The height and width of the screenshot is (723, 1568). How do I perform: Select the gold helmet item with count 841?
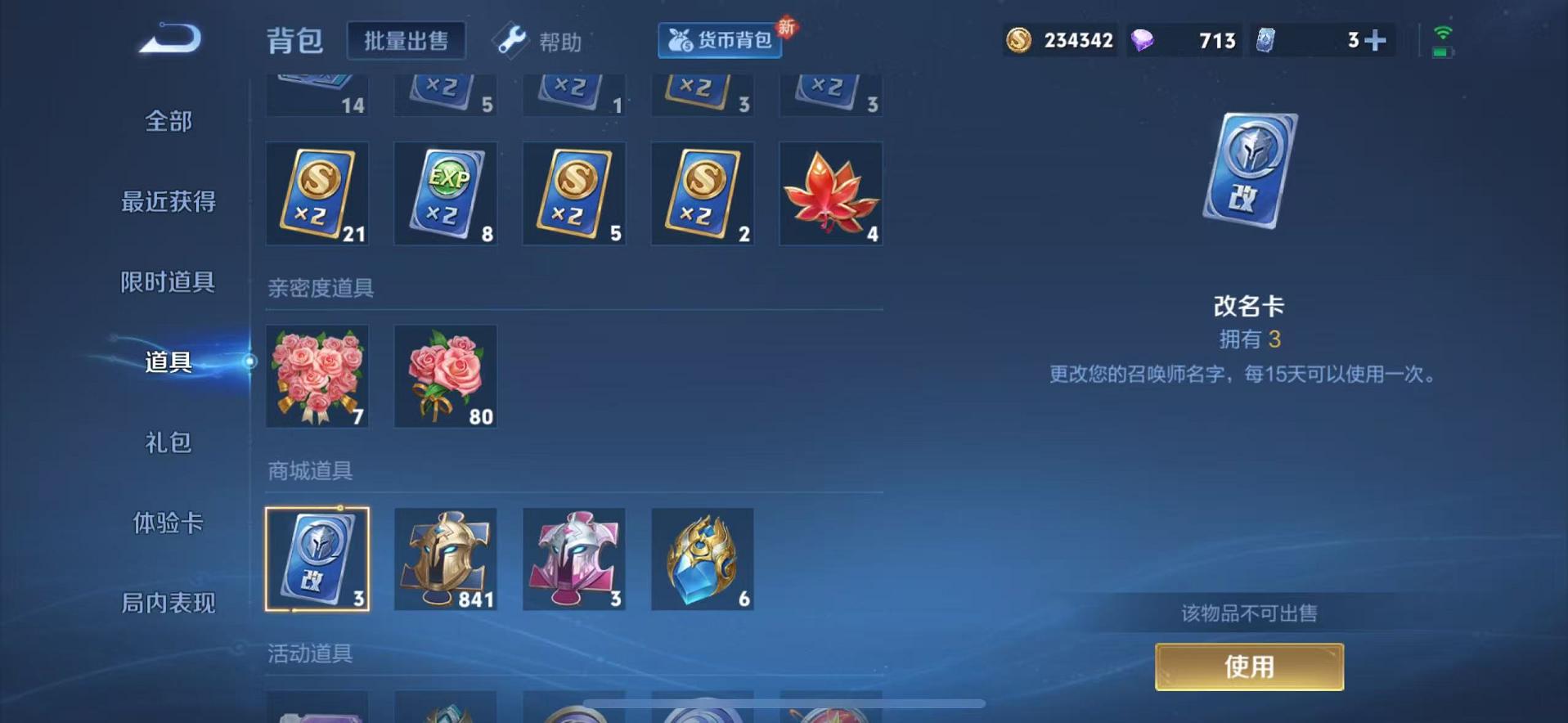[445, 559]
